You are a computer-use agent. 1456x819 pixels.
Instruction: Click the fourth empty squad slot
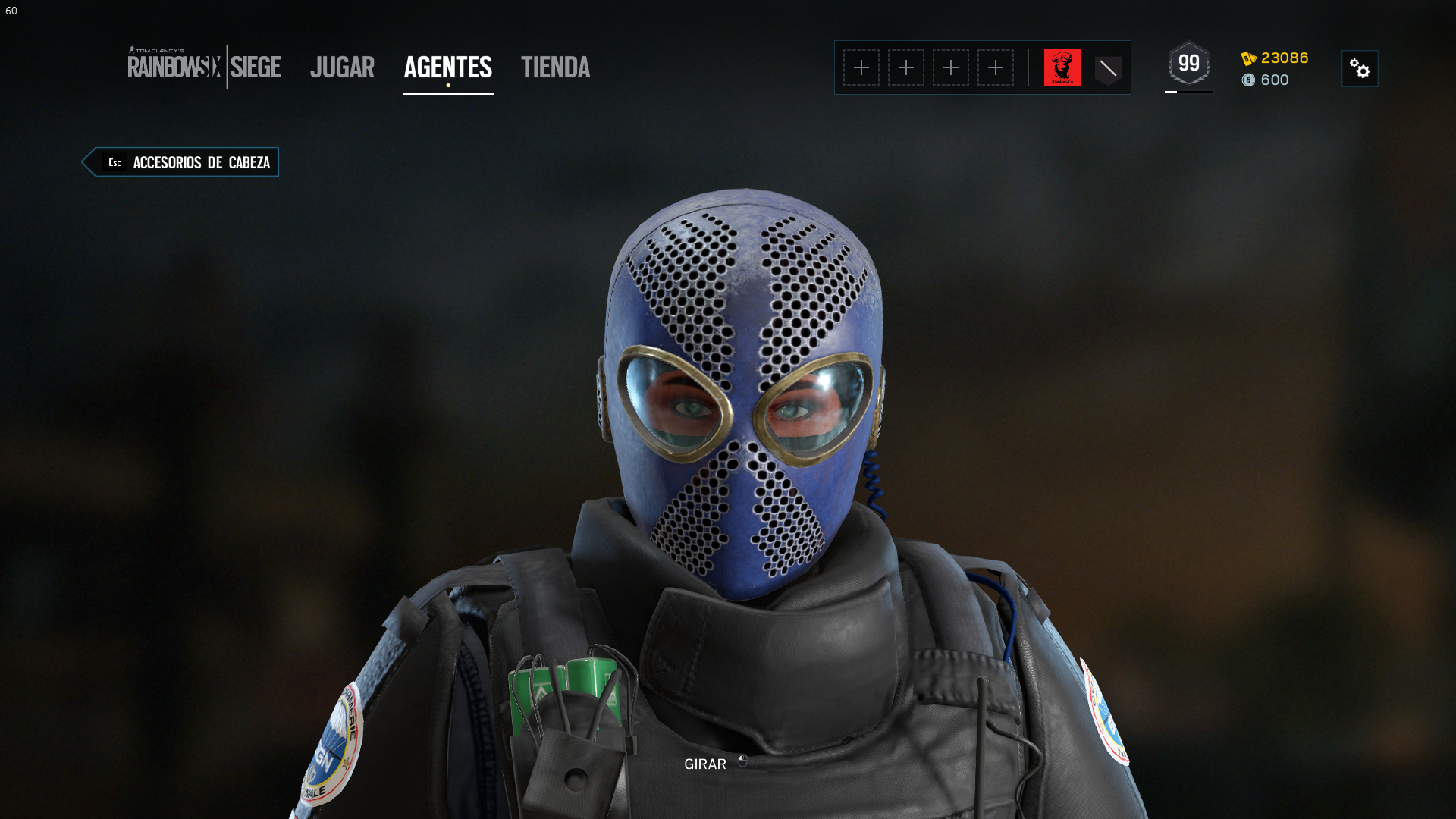996,67
